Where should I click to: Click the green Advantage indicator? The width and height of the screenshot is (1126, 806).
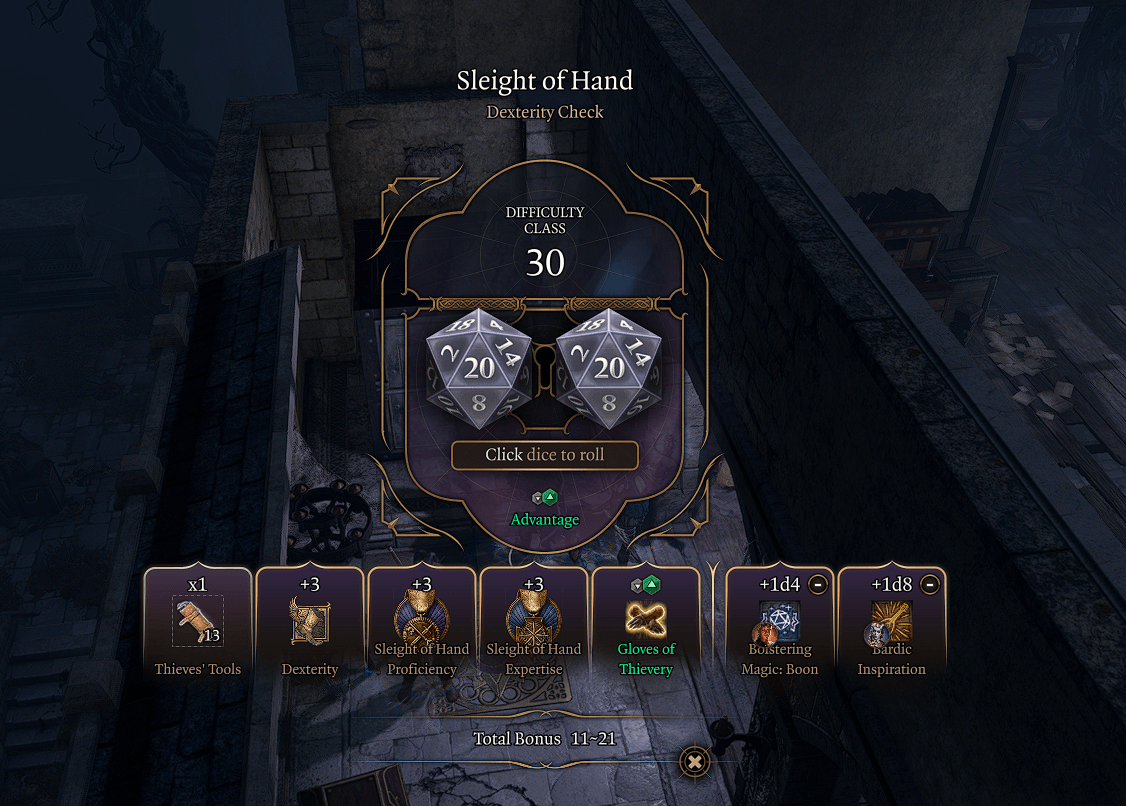(545, 509)
